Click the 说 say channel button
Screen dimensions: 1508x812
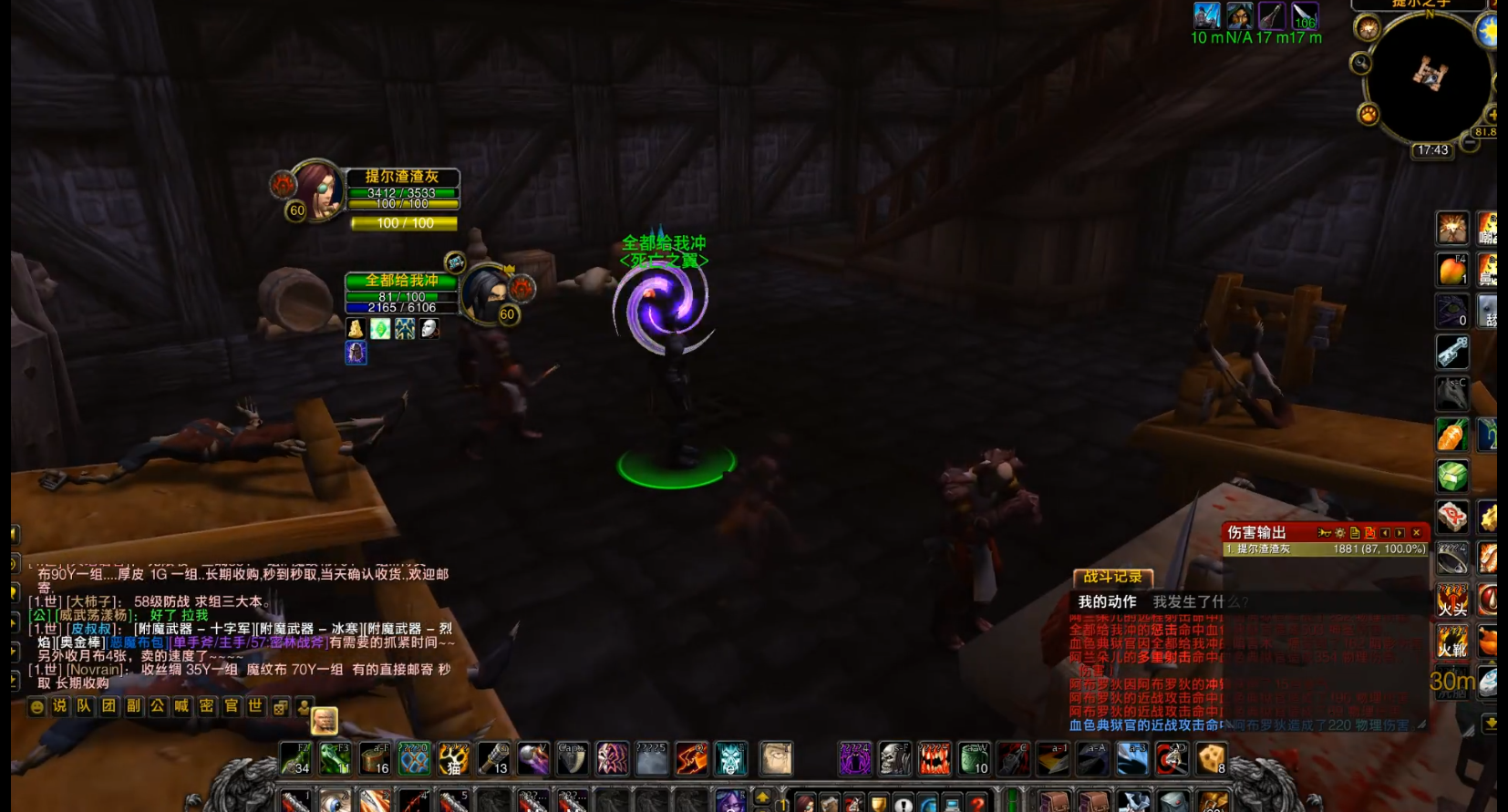tap(59, 706)
